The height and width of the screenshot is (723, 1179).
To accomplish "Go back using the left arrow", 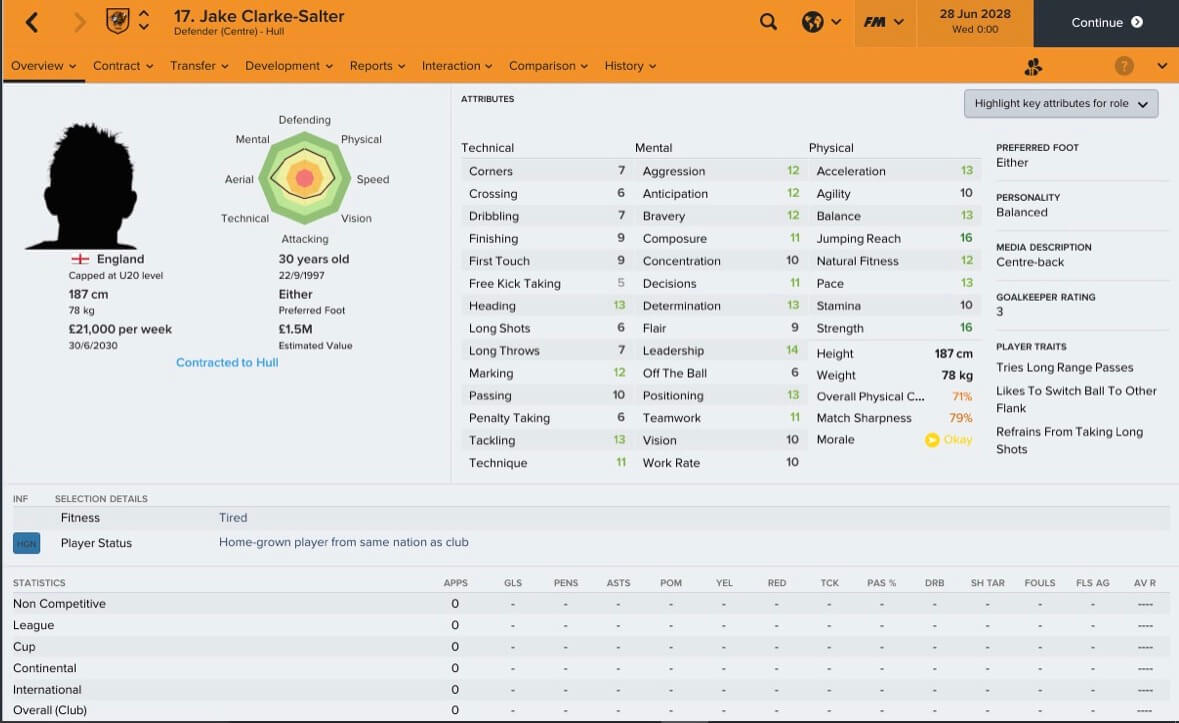I will (32, 22).
